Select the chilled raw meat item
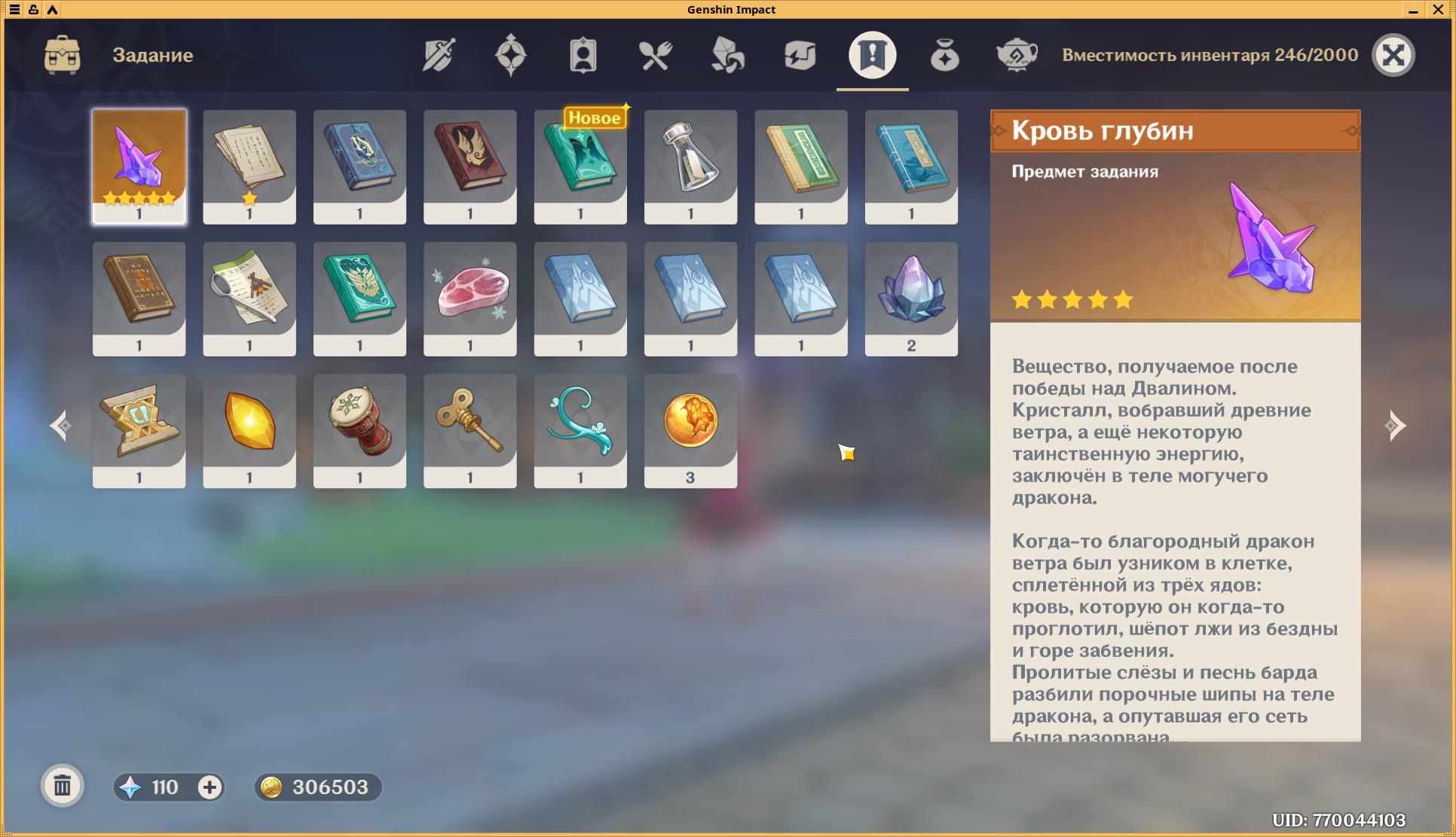Image resolution: width=1456 pixels, height=837 pixels. coord(470,298)
